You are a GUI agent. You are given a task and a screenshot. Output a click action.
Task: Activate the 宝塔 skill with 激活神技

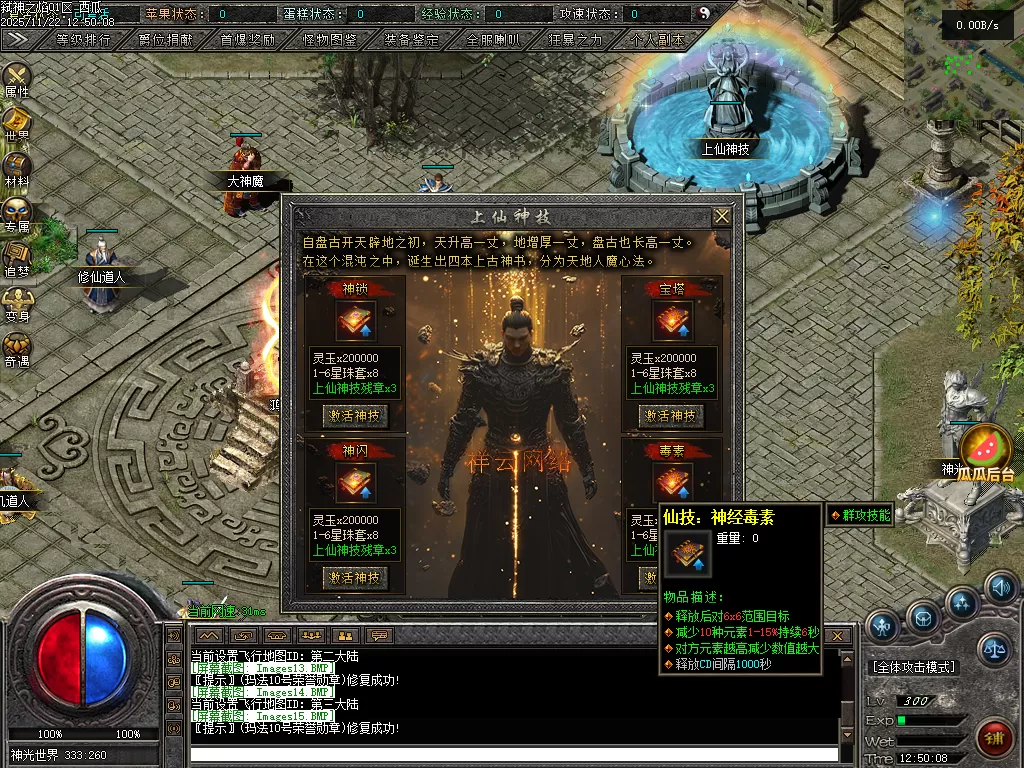tap(671, 415)
